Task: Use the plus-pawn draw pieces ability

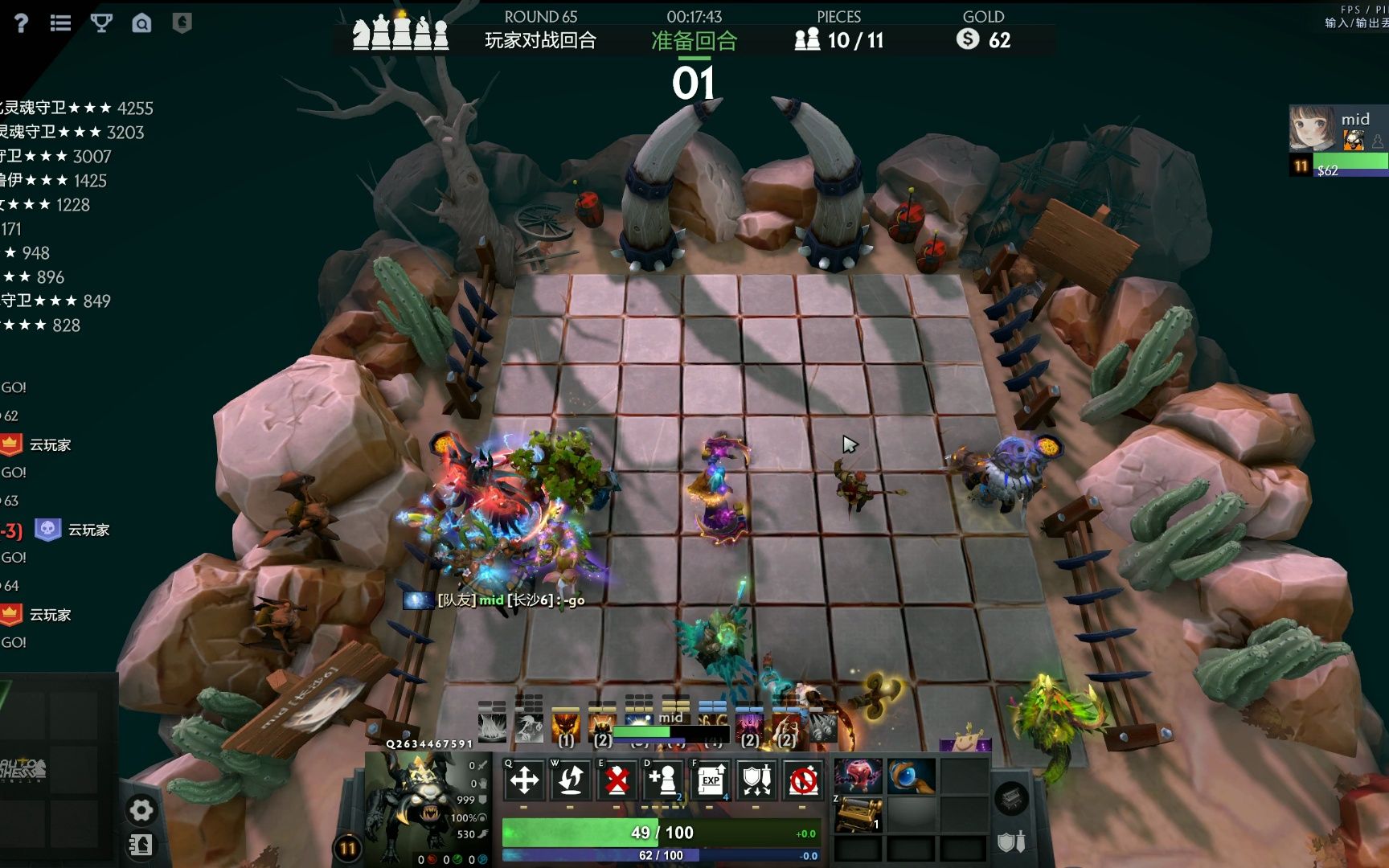Action: [x=663, y=780]
